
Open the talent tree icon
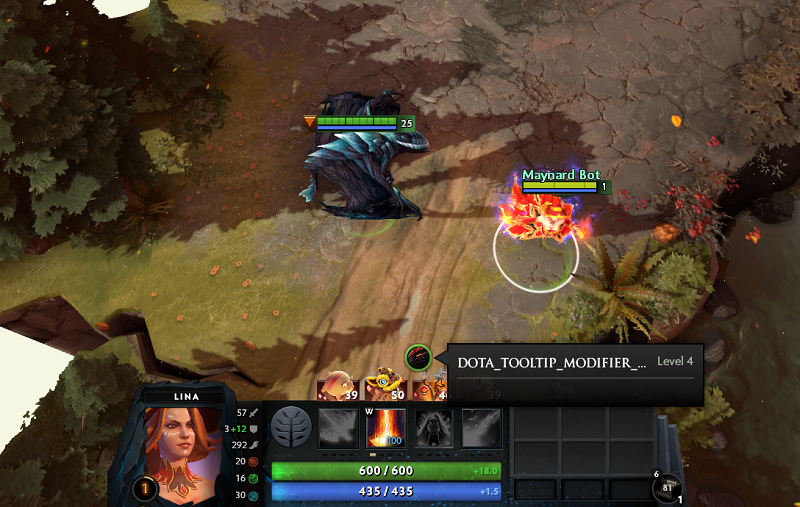tap(291, 427)
